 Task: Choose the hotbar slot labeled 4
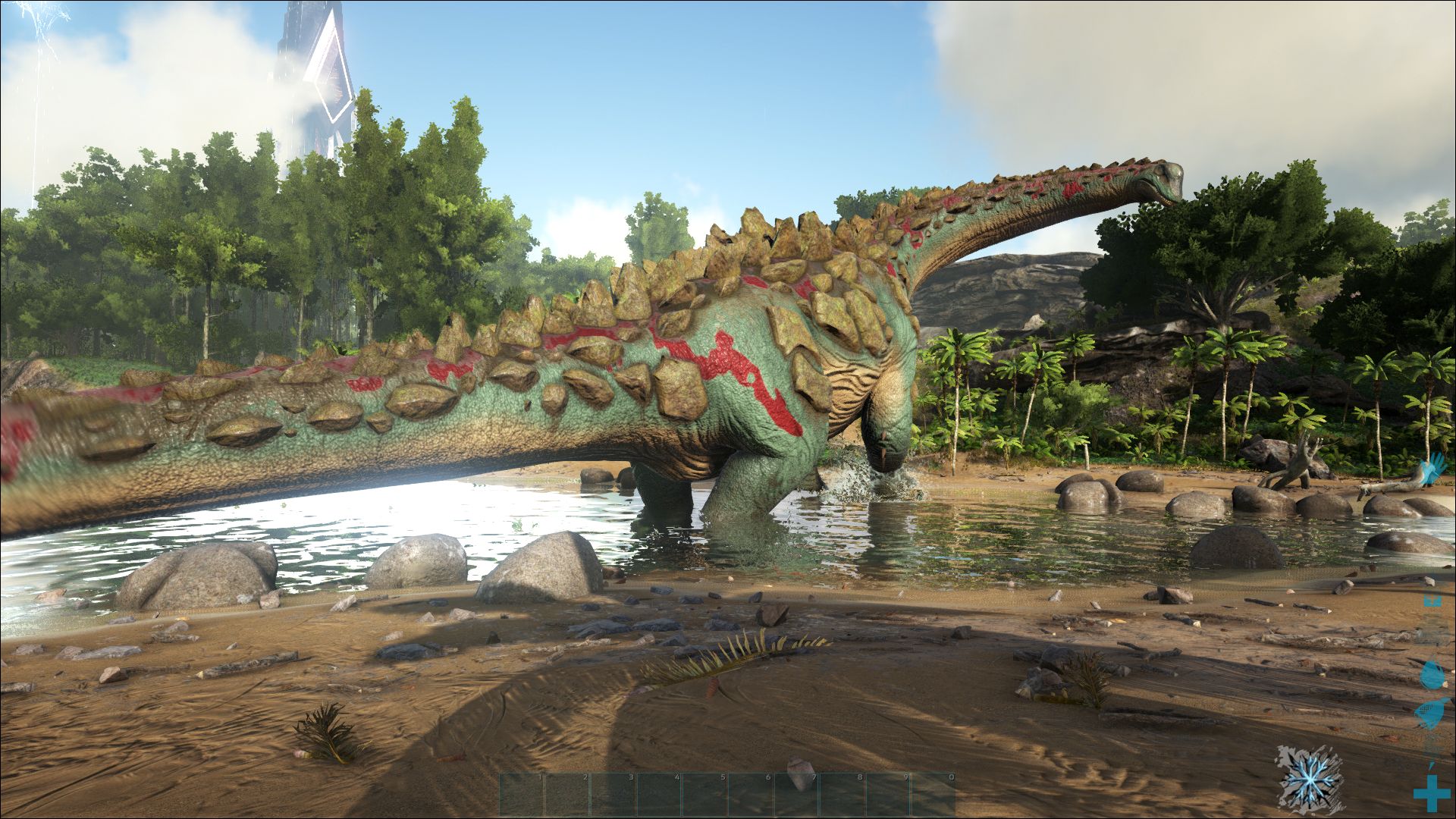pyautogui.click(x=660, y=794)
